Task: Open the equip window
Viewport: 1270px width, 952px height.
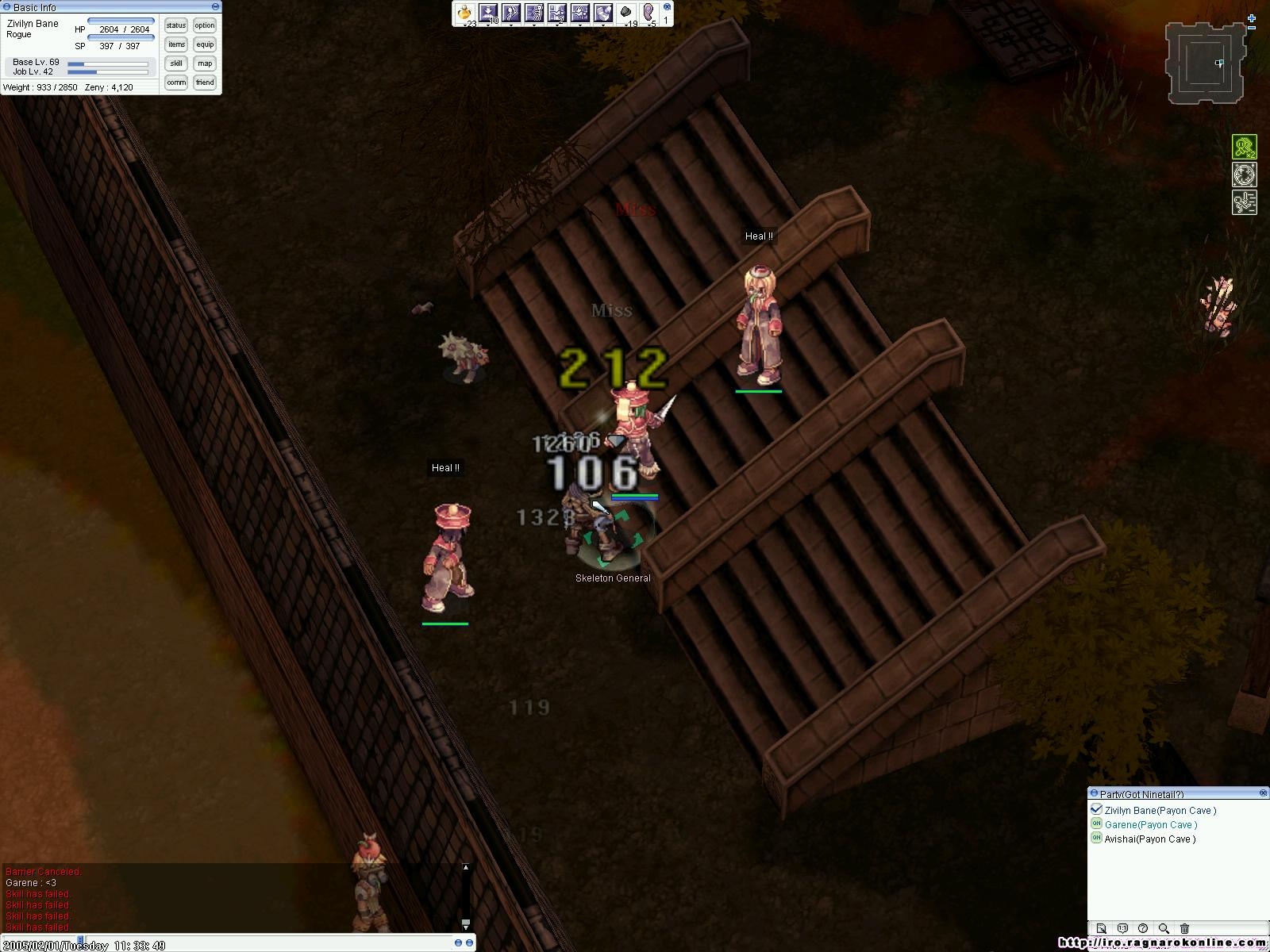Action: pyautogui.click(x=205, y=44)
